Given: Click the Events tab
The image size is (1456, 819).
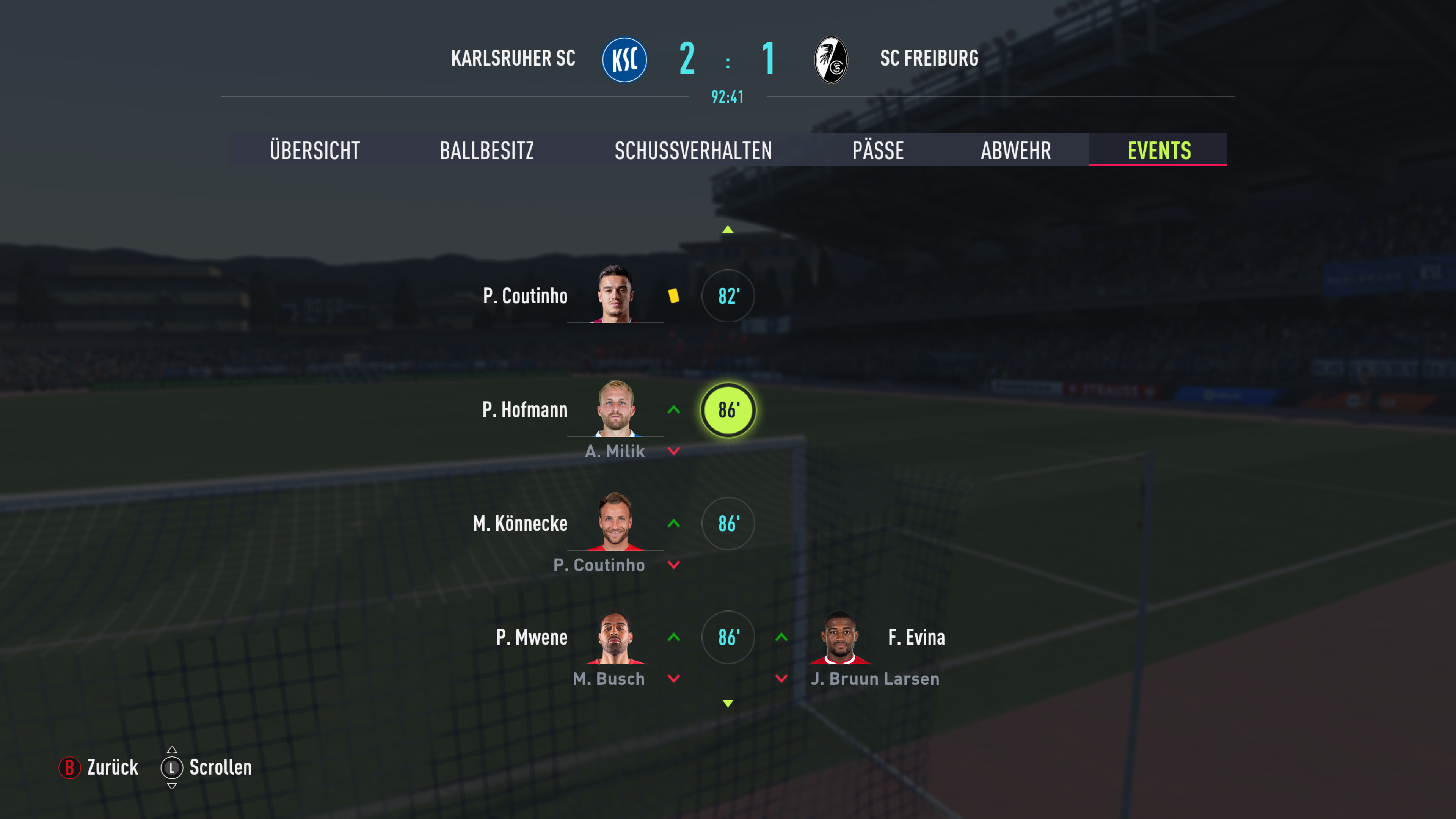Looking at the screenshot, I should click(1159, 151).
